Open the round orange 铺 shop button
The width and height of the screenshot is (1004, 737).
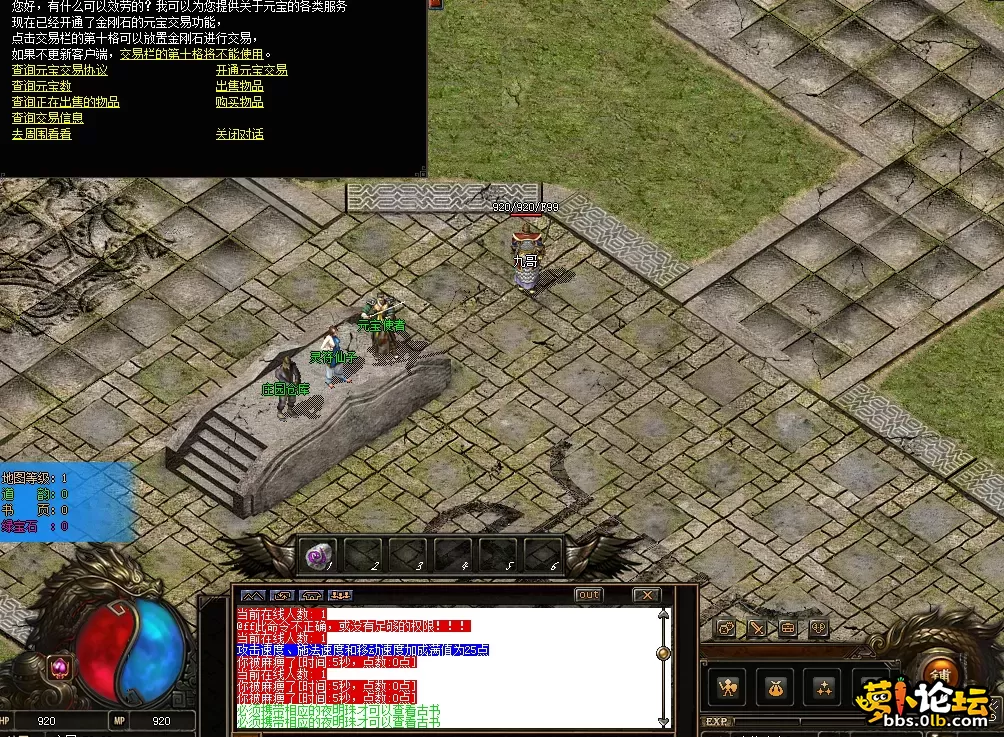click(x=939, y=672)
